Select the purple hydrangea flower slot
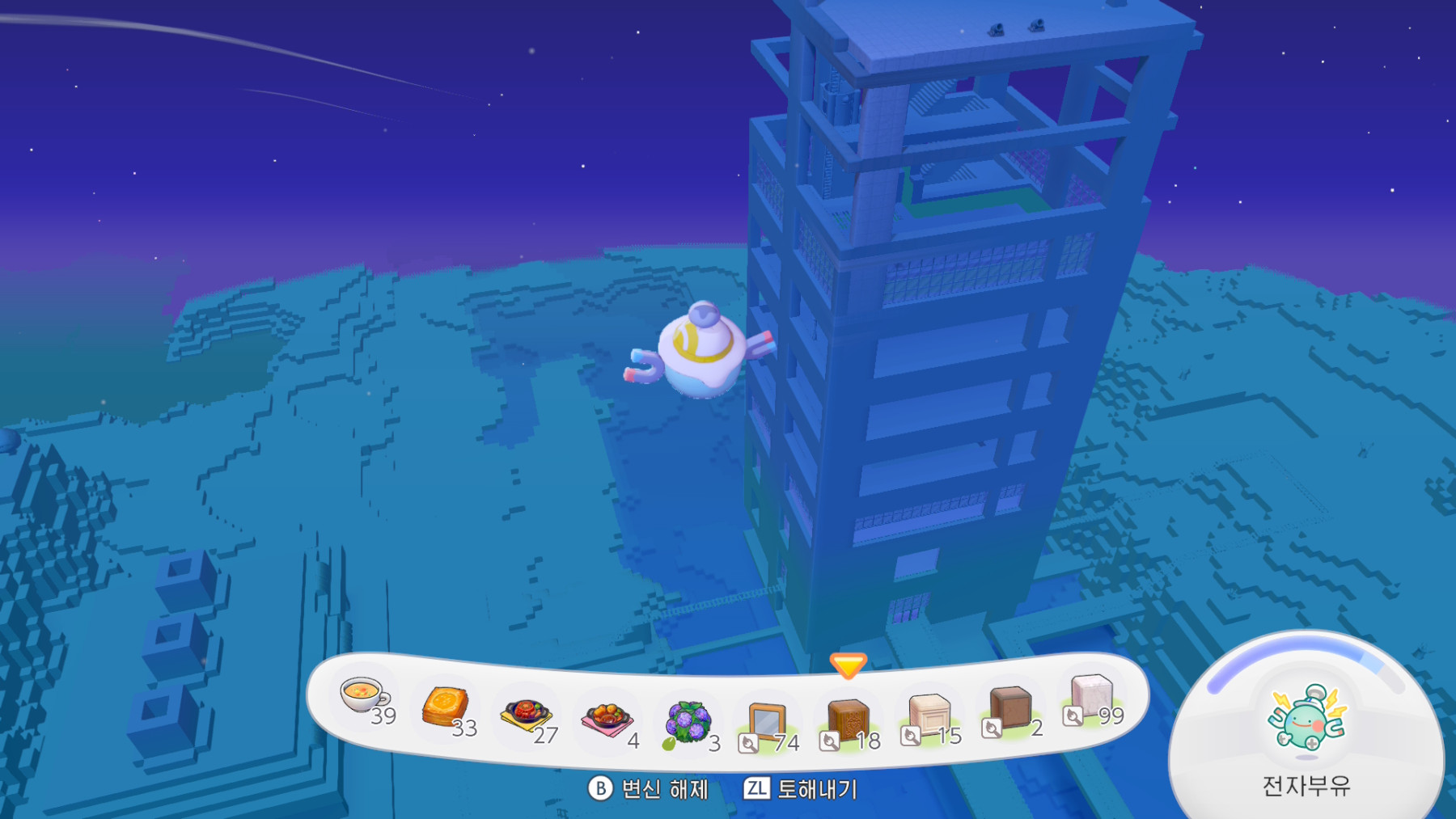 [x=688, y=722]
